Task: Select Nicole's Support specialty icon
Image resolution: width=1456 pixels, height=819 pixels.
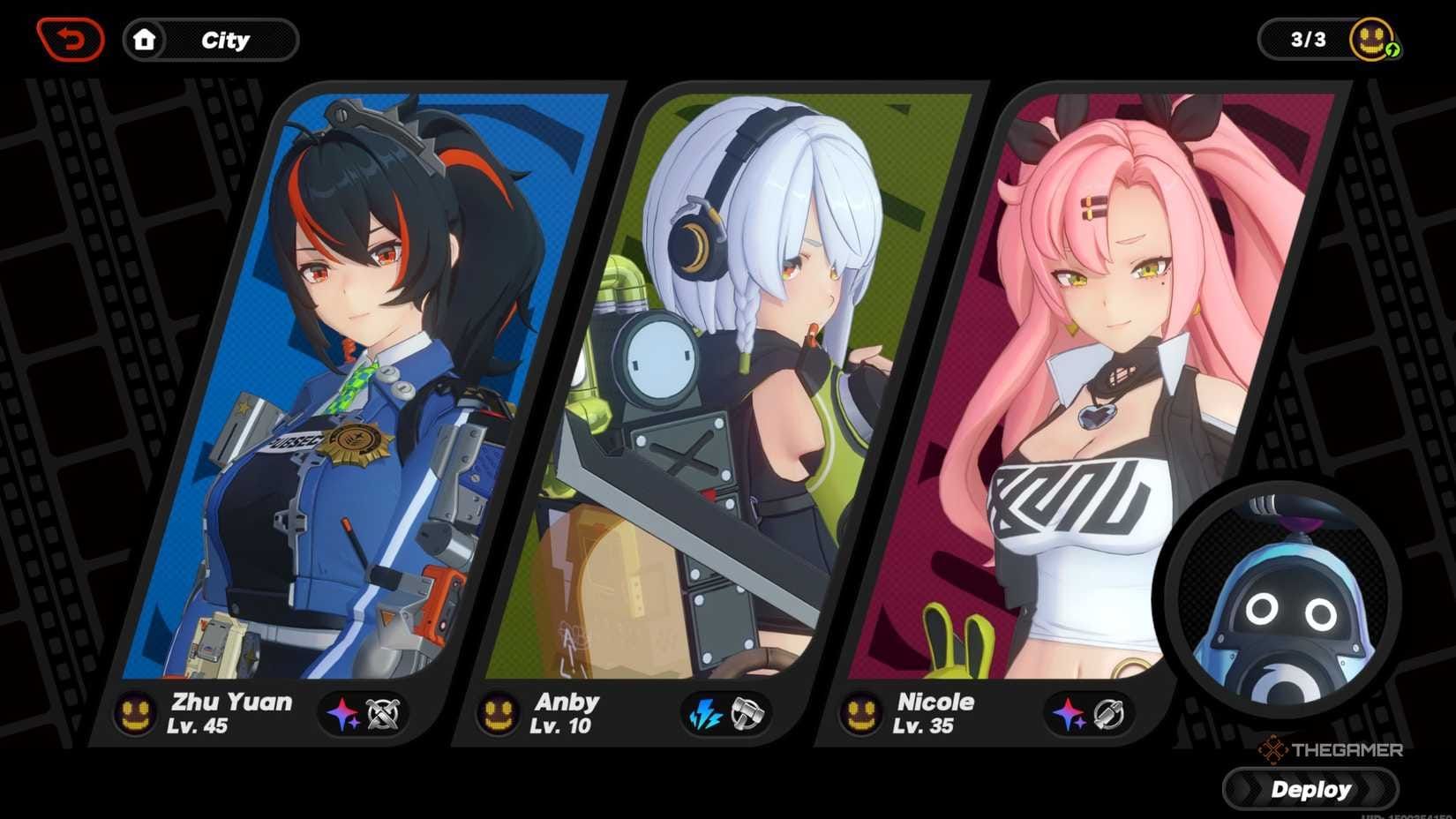Action: click(x=1109, y=713)
